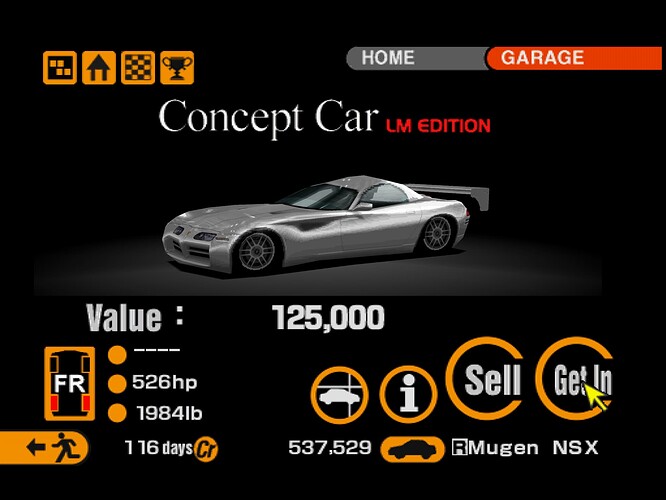
Task: Select the trophy icon
Action: (176, 68)
